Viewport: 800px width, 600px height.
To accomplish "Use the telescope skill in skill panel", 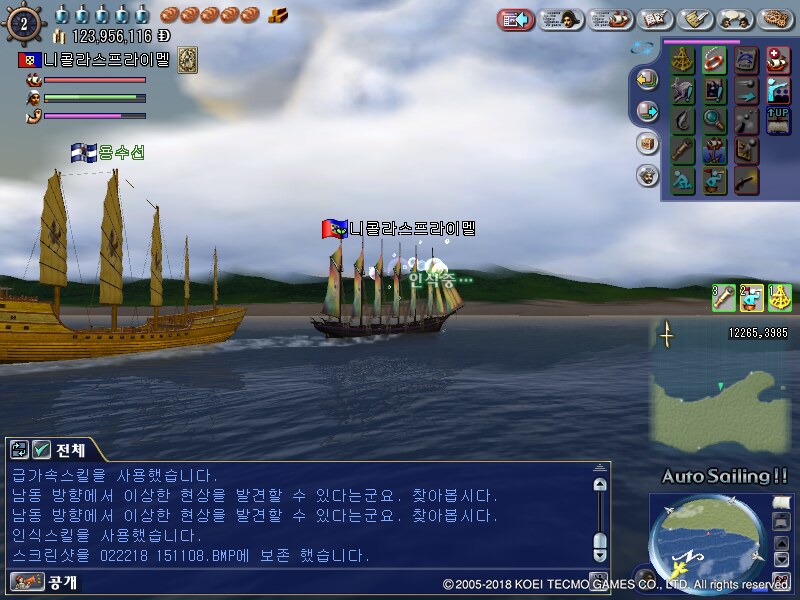I will click(x=684, y=151).
